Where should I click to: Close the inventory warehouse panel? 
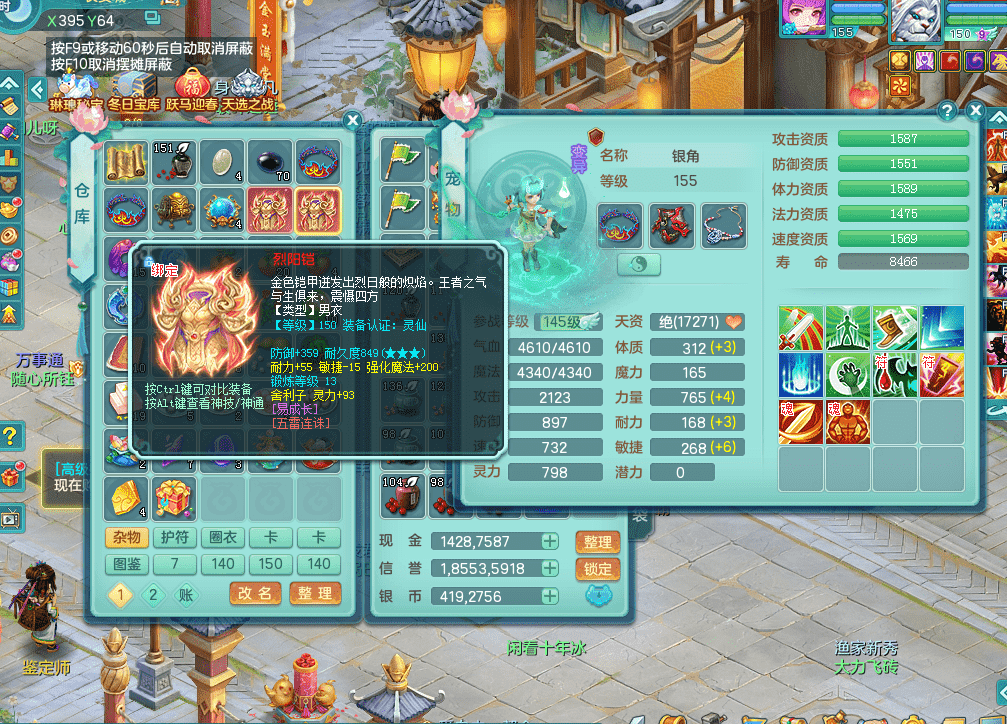352,121
